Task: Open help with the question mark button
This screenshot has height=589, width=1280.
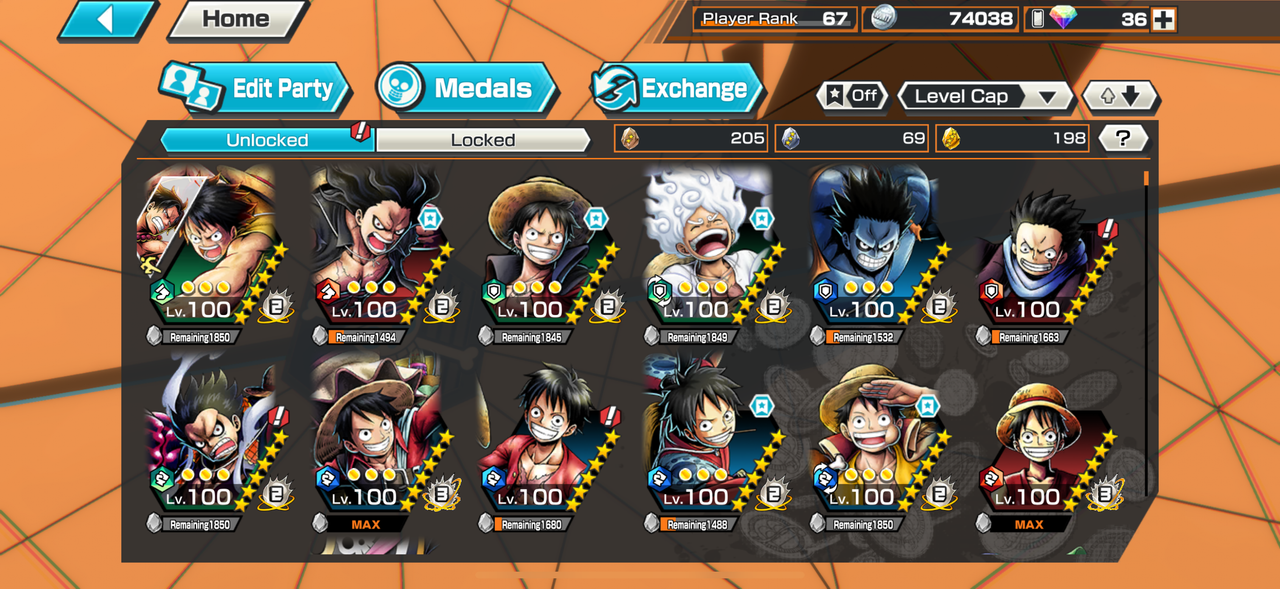Action: coord(1122,139)
